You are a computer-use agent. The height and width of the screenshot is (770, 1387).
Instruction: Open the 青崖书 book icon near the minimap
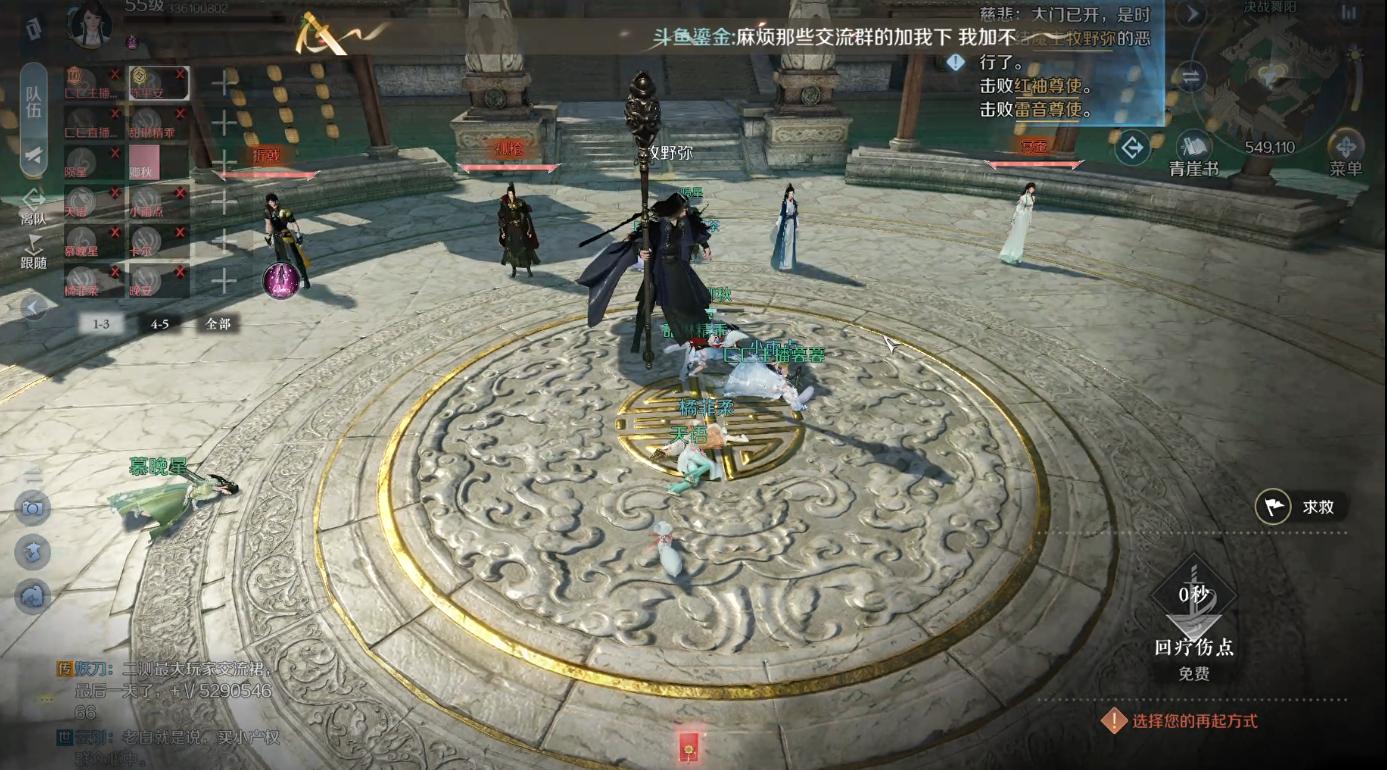[x=1195, y=144]
